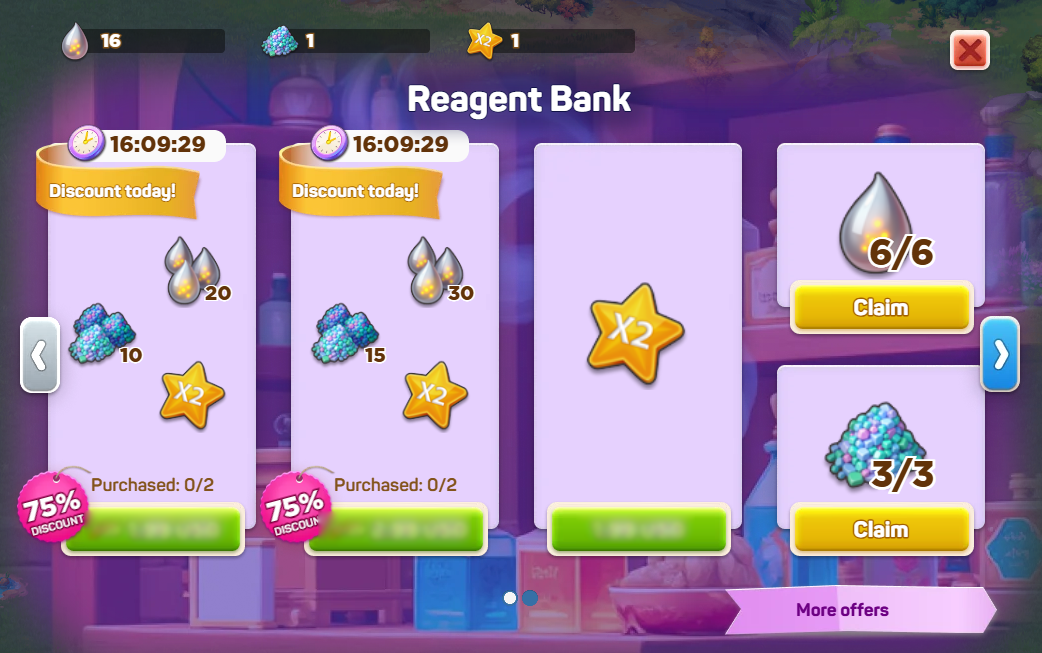Go back with the left arrow
The image size is (1042, 653).
coord(40,355)
